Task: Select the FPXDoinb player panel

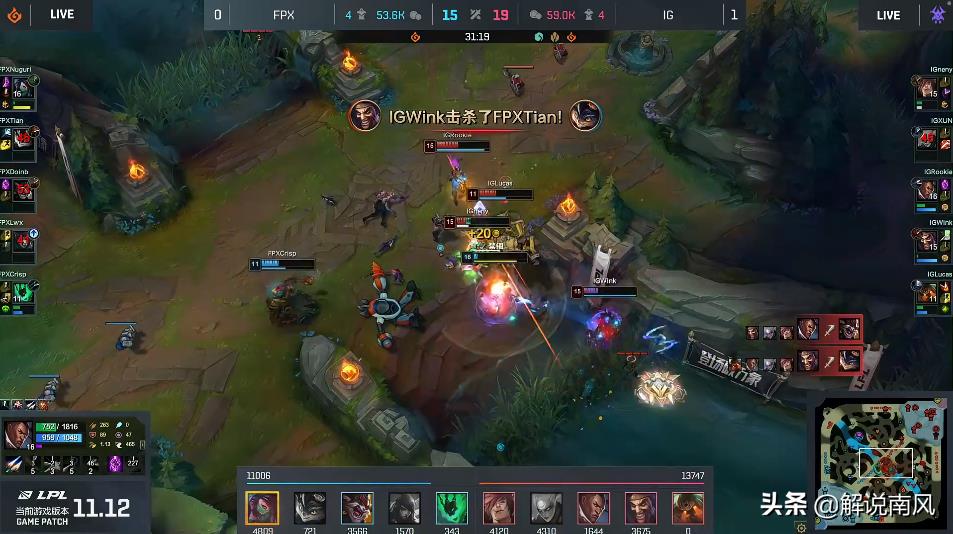Action: pos(18,191)
